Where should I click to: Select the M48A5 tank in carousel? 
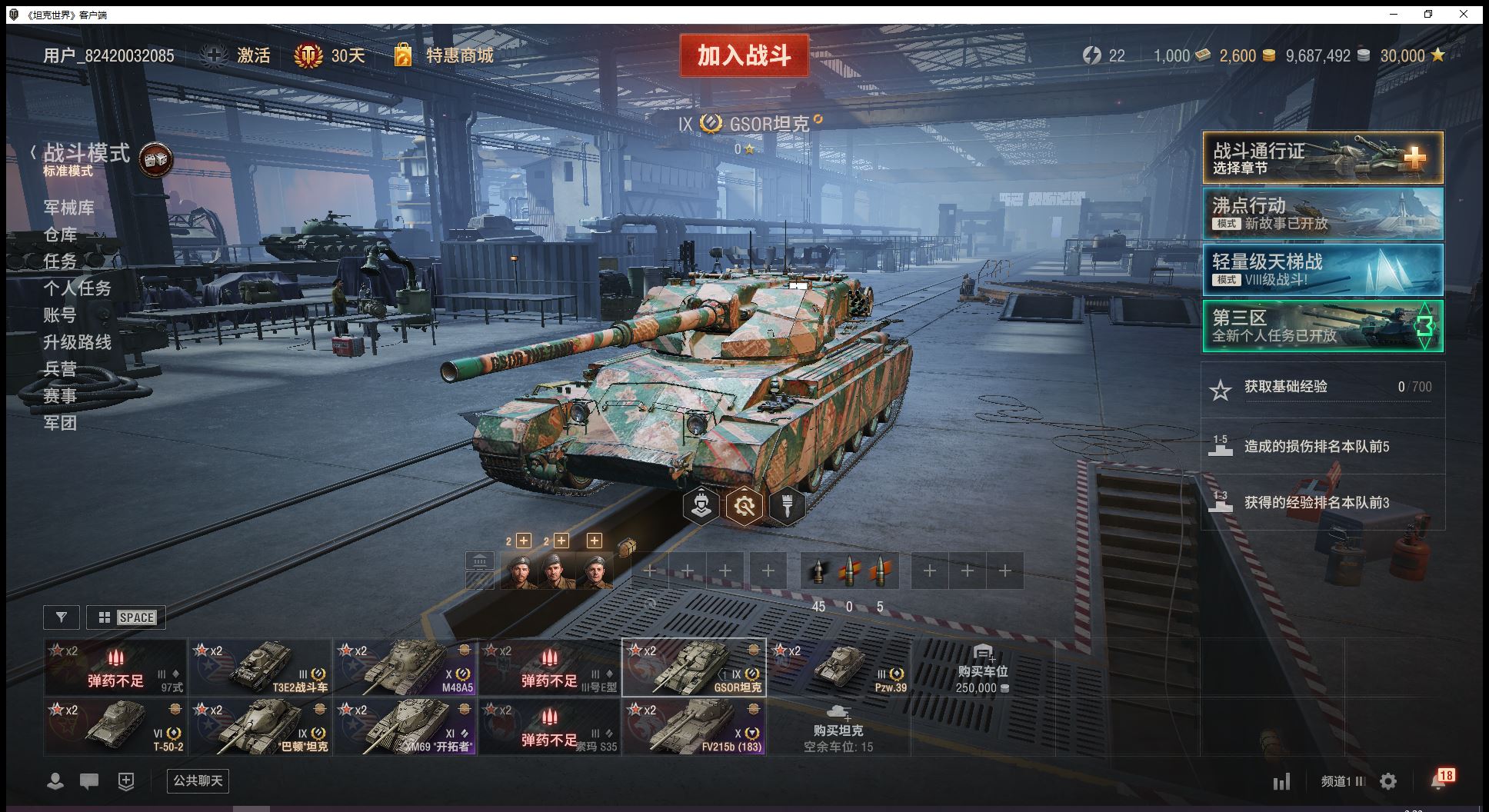tap(405, 667)
